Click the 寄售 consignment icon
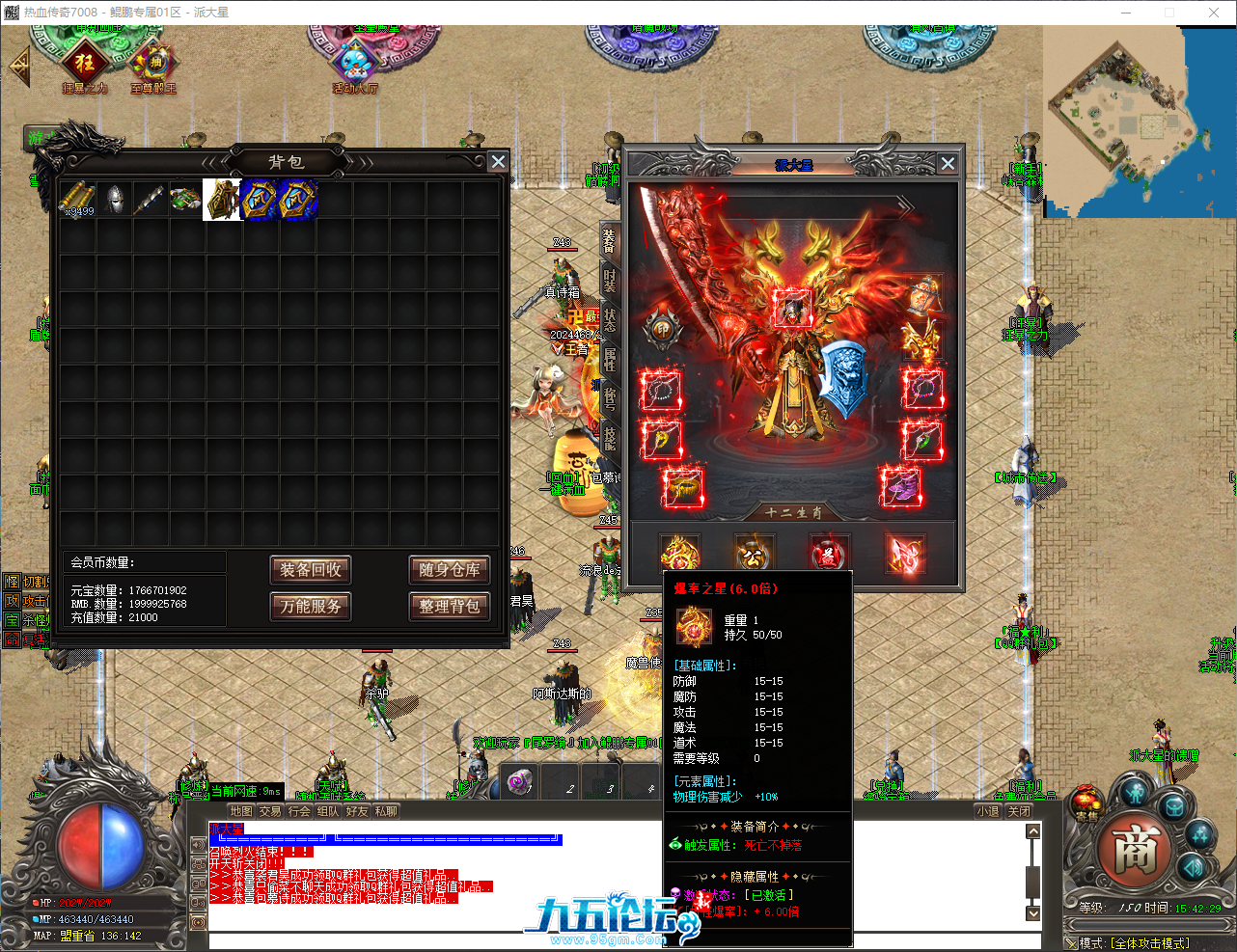Image resolution: width=1237 pixels, height=952 pixels. pos(1086,802)
